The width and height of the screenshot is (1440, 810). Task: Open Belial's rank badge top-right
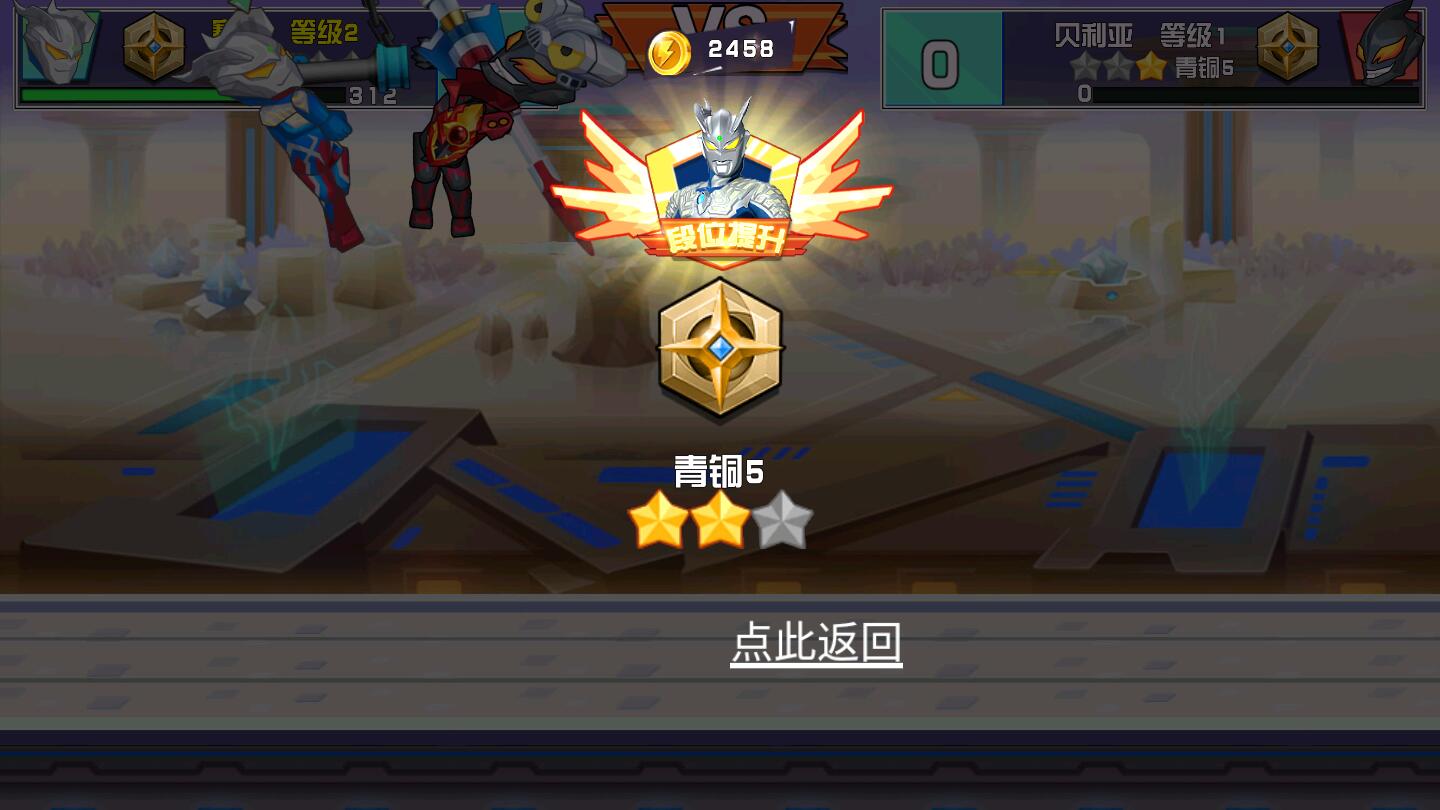coord(1289,44)
